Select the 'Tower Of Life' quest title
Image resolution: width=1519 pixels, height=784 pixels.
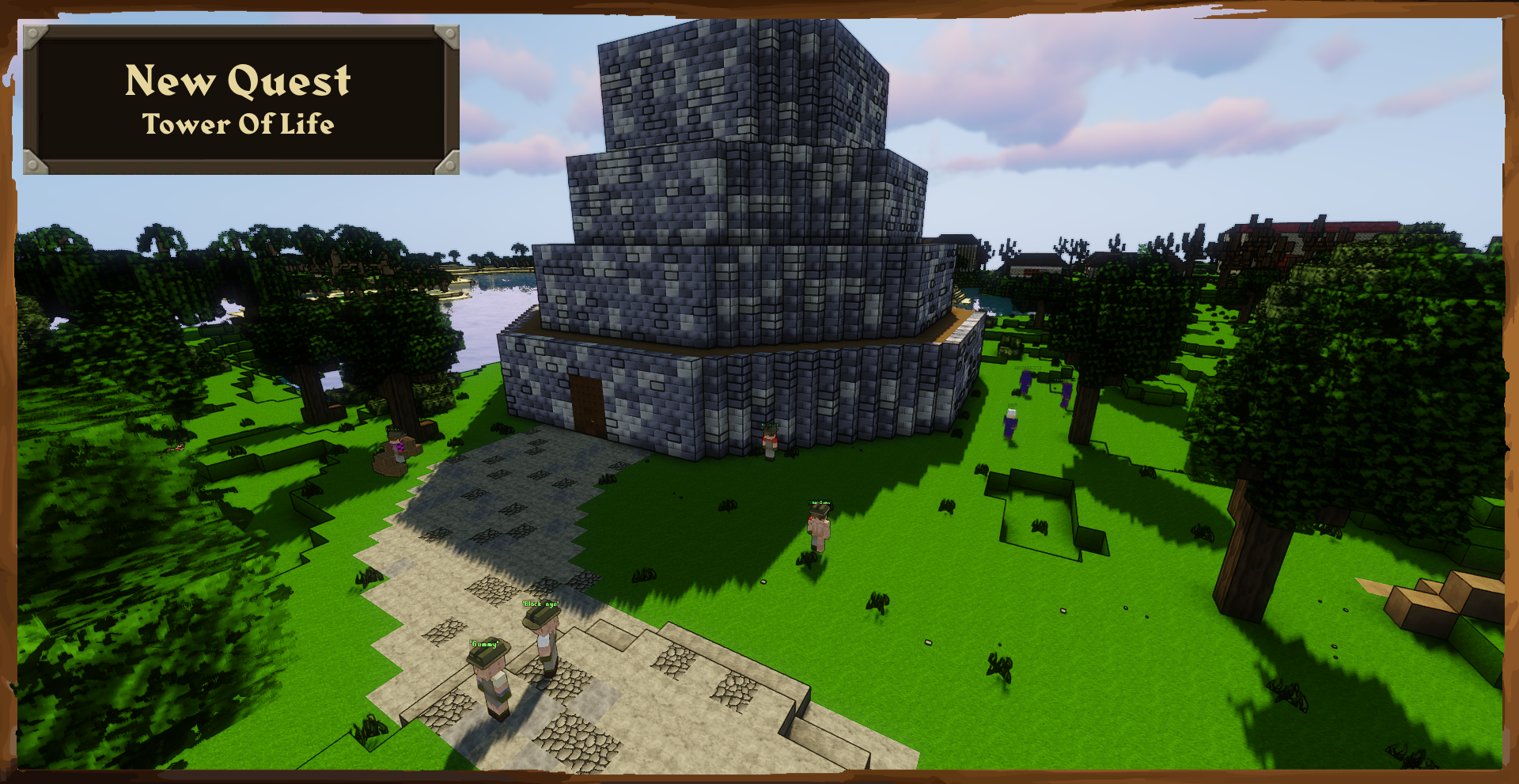tap(237, 124)
